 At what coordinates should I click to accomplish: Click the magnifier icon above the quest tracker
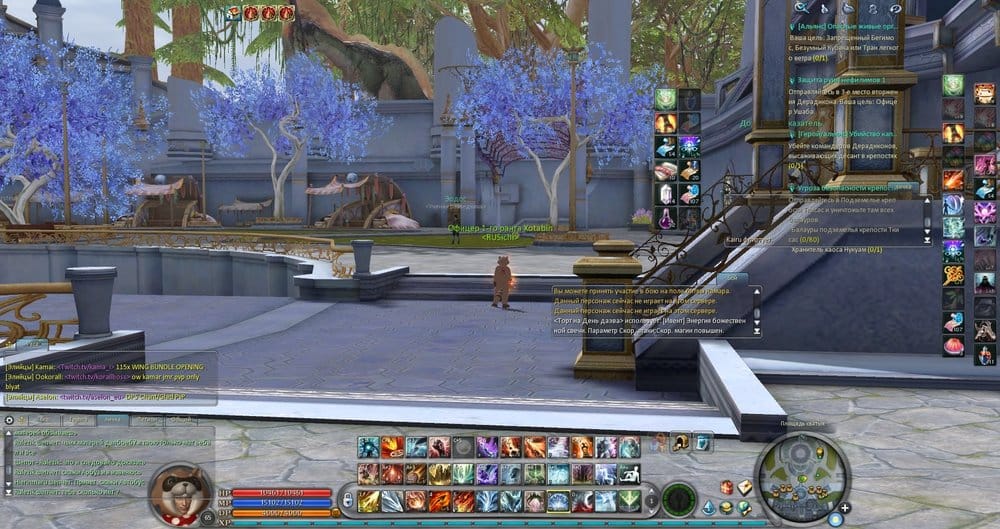tap(802, 8)
